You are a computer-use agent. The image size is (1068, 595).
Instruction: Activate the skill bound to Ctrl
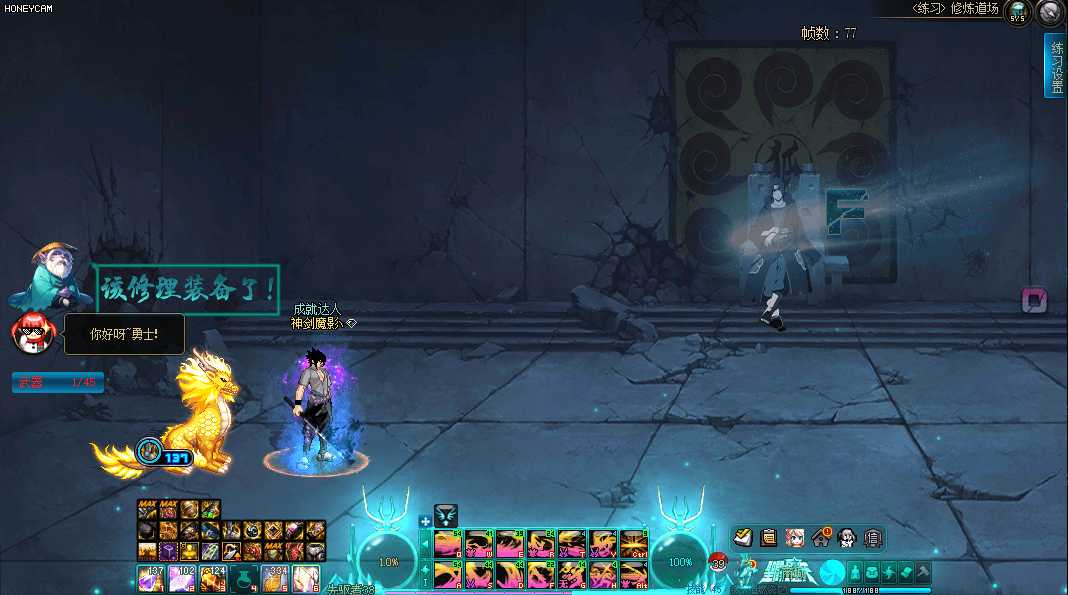(x=634, y=543)
